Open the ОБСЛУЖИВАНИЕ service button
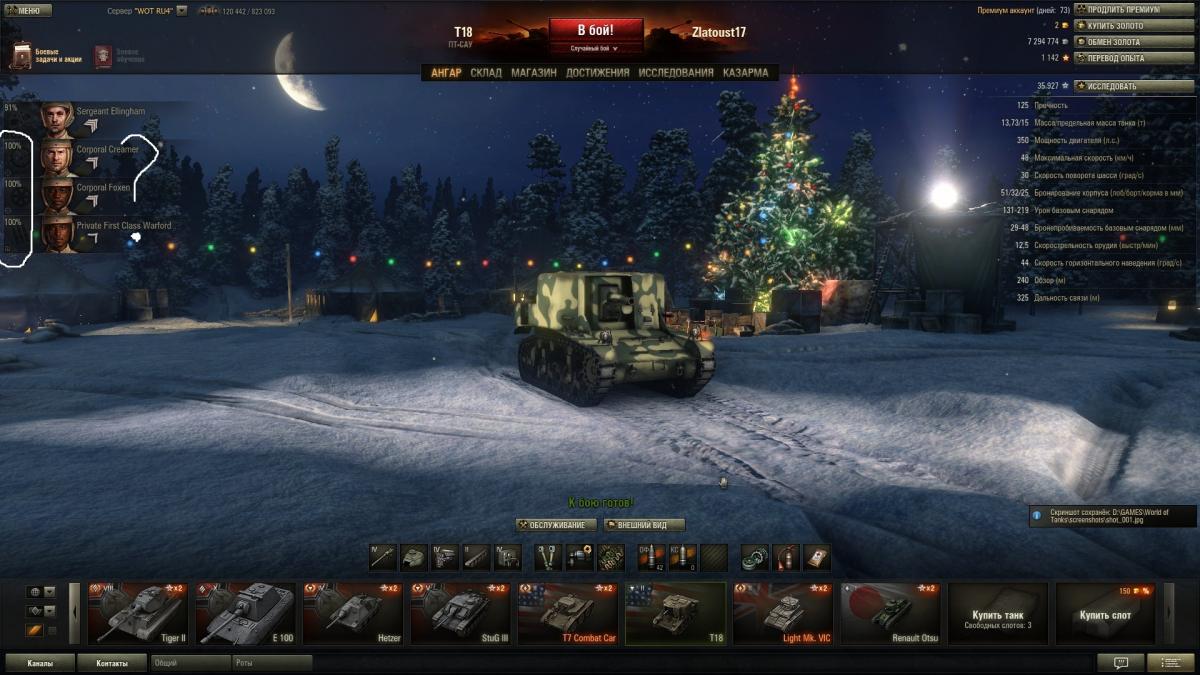This screenshot has width=1200, height=675. coord(557,525)
